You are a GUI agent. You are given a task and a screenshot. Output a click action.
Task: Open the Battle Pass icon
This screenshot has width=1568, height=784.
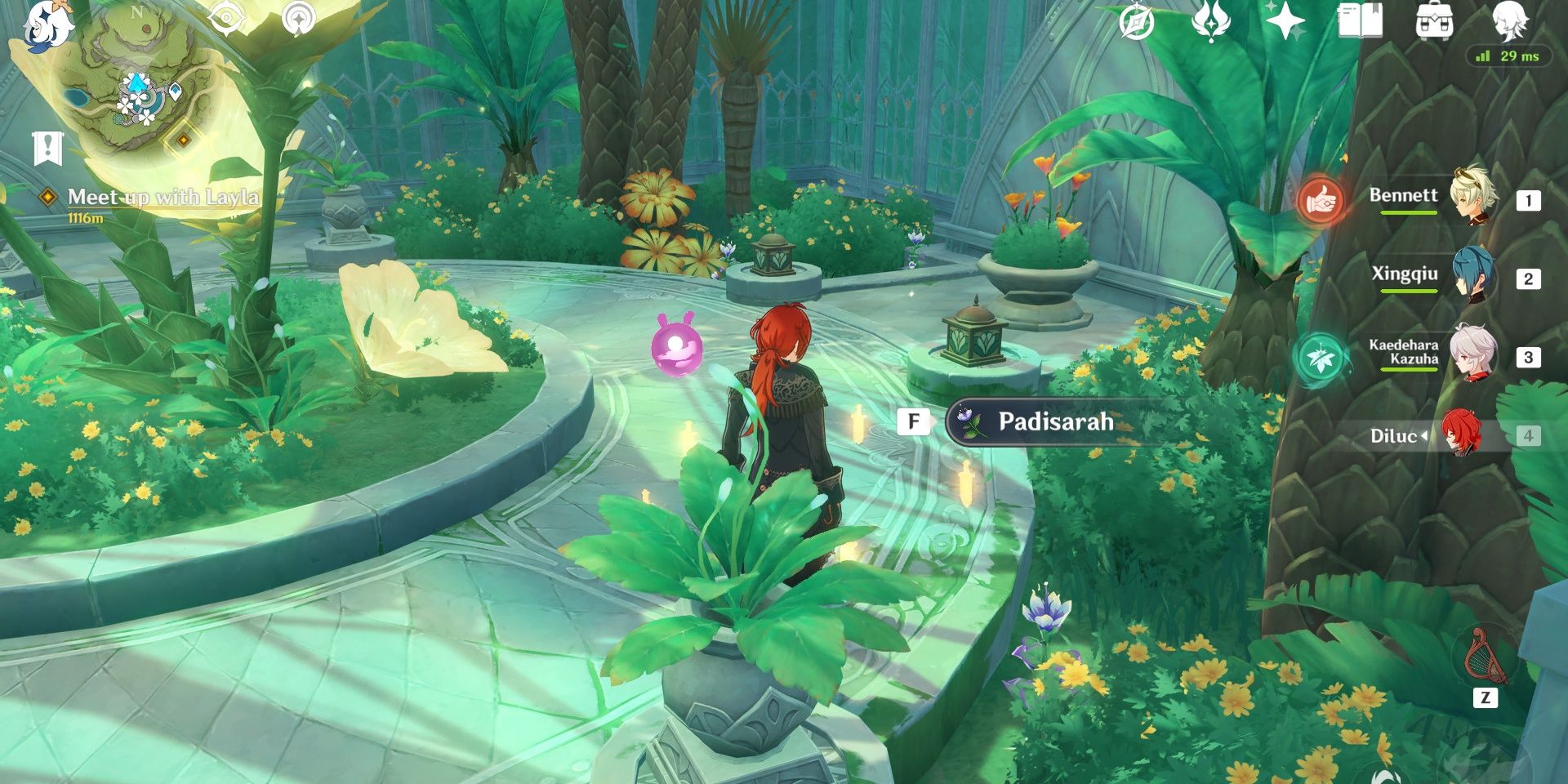[x=1210, y=21]
